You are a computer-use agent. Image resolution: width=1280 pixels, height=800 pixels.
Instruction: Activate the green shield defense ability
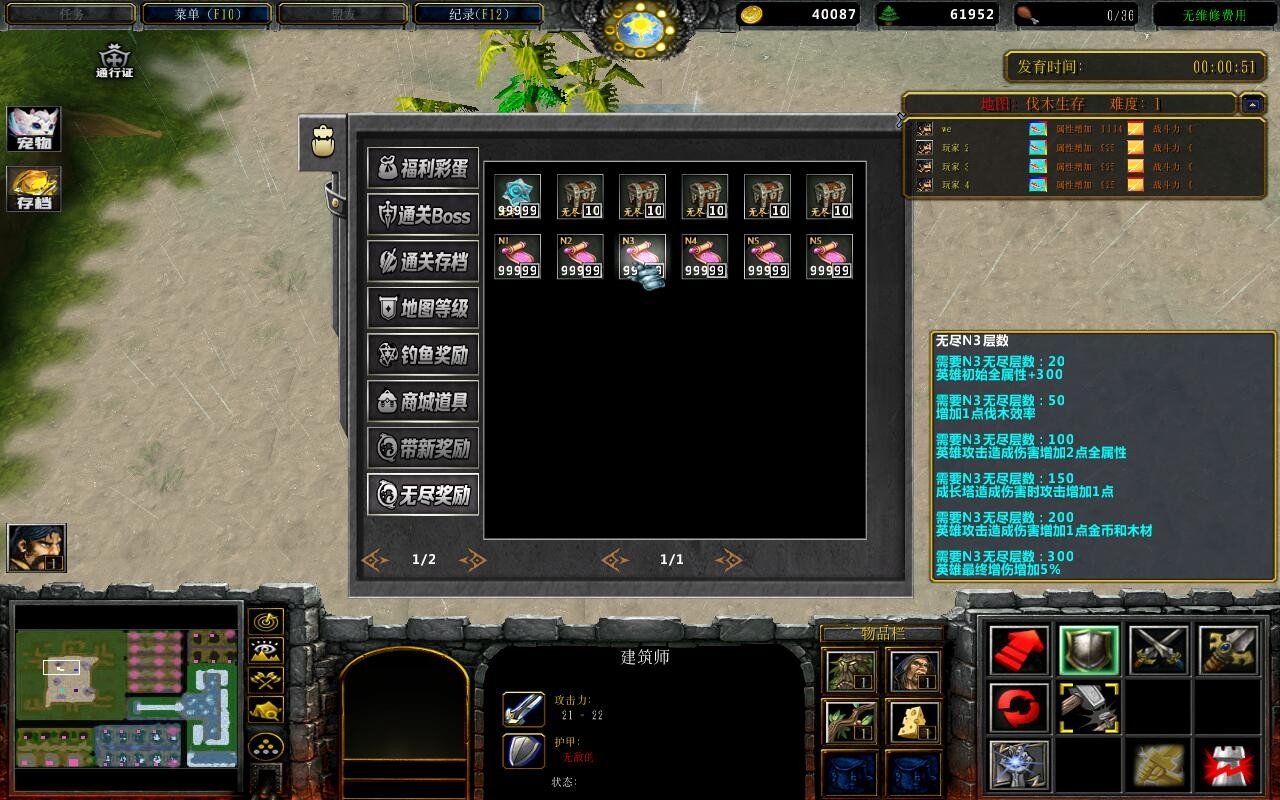1087,651
